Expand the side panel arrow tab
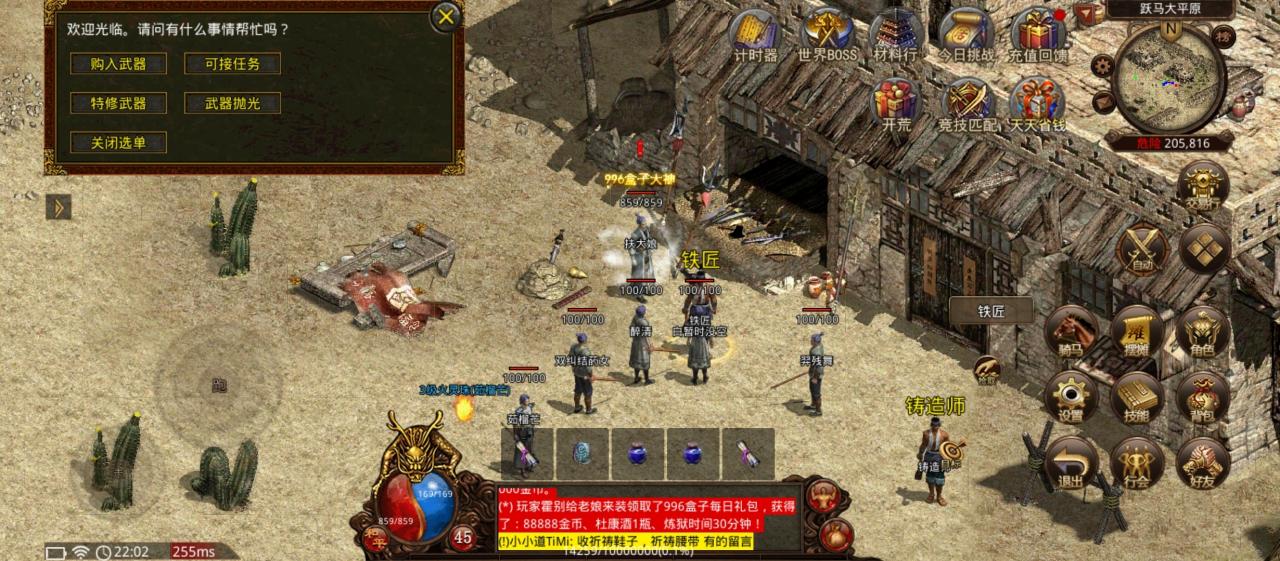The width and height of the screenshot is (1280, 561). coord(58,207)
